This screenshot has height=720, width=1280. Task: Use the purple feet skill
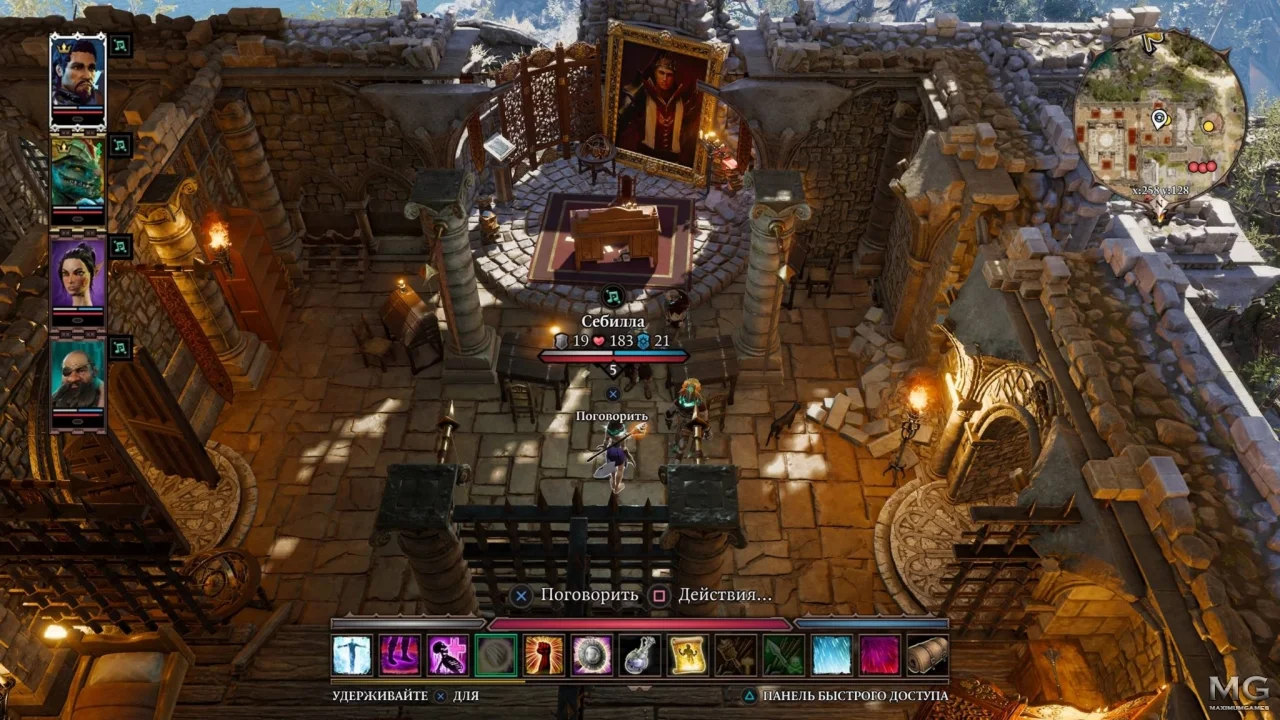tap(400, 655)
